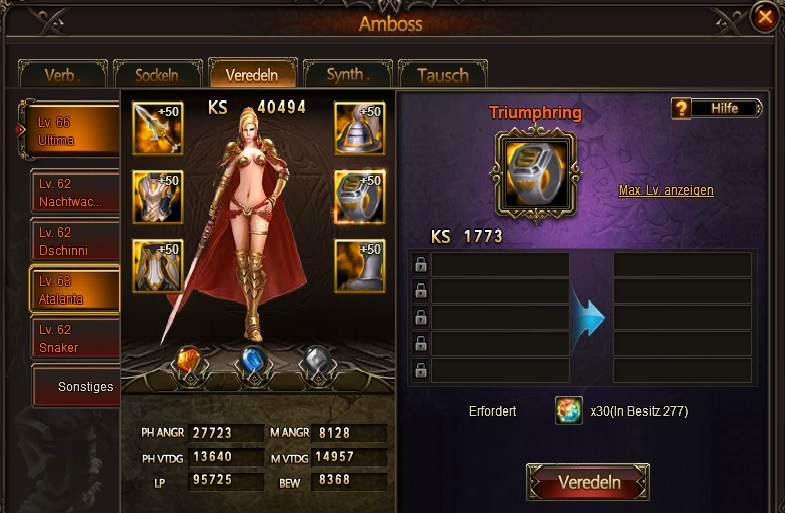Close the Amboss window

click(x=765, y=17)
